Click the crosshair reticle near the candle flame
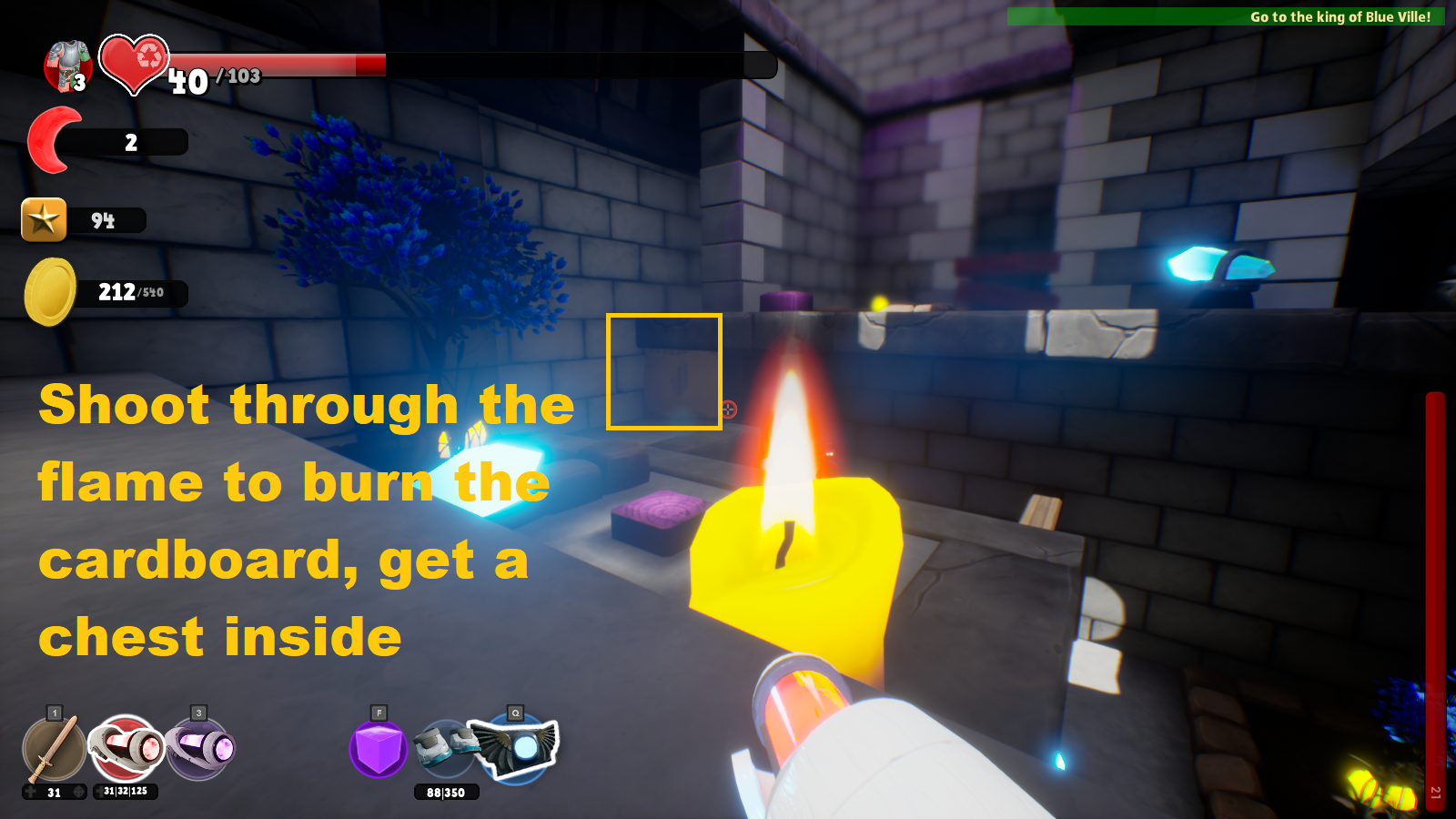Screen dimensions: 1456x819 click(728, 409)
